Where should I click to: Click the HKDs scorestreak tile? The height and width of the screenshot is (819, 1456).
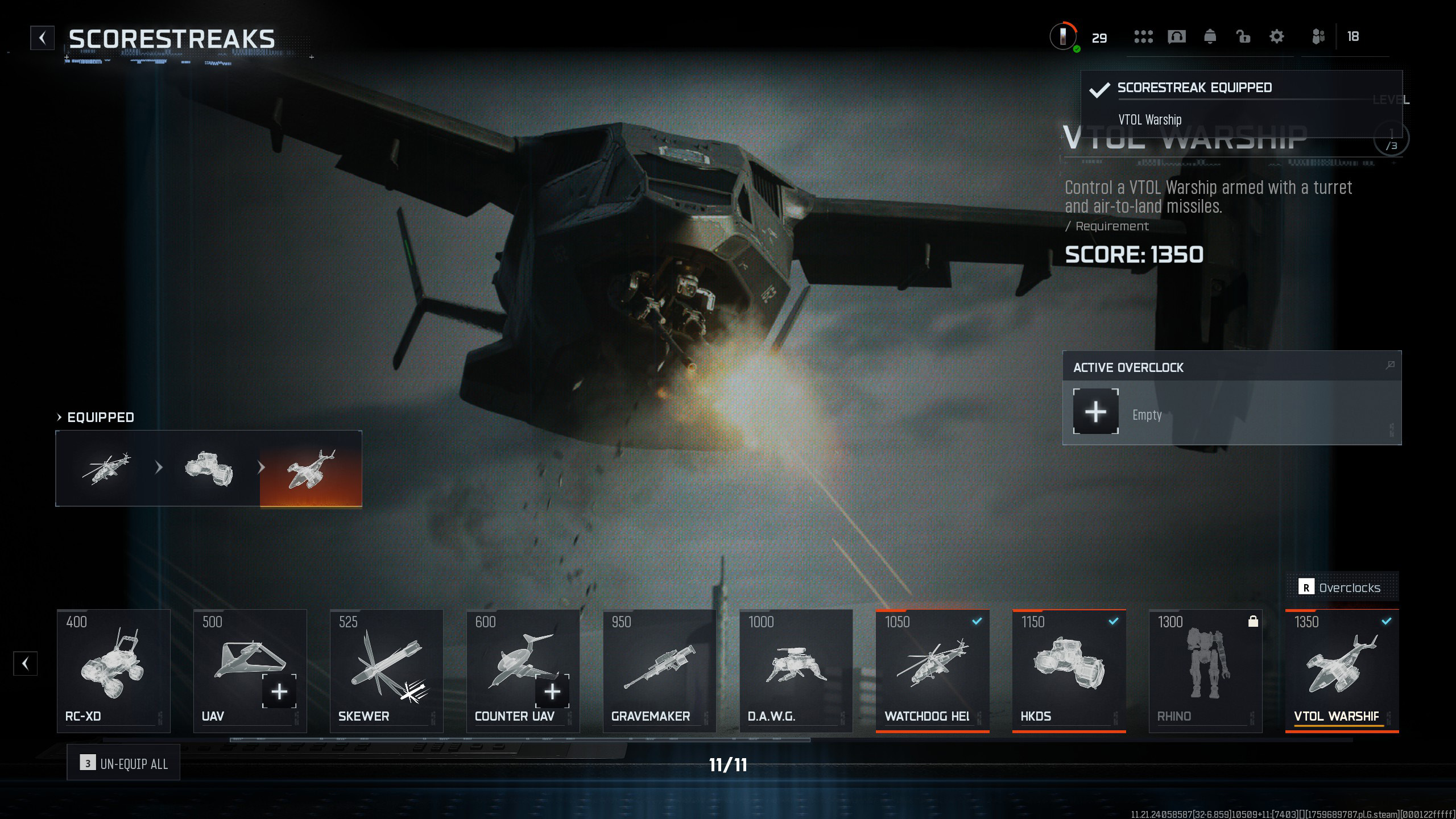[1069, 671]
